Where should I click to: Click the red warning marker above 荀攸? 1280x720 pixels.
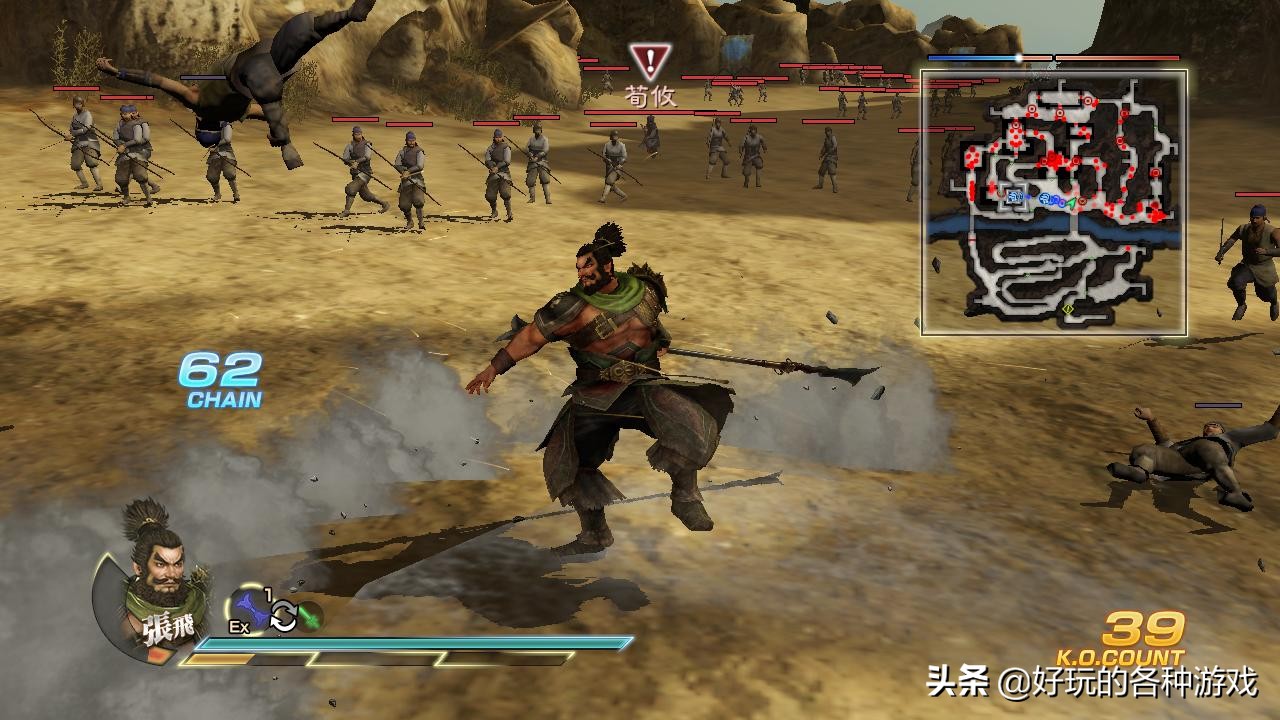click(x=651, y=58)
